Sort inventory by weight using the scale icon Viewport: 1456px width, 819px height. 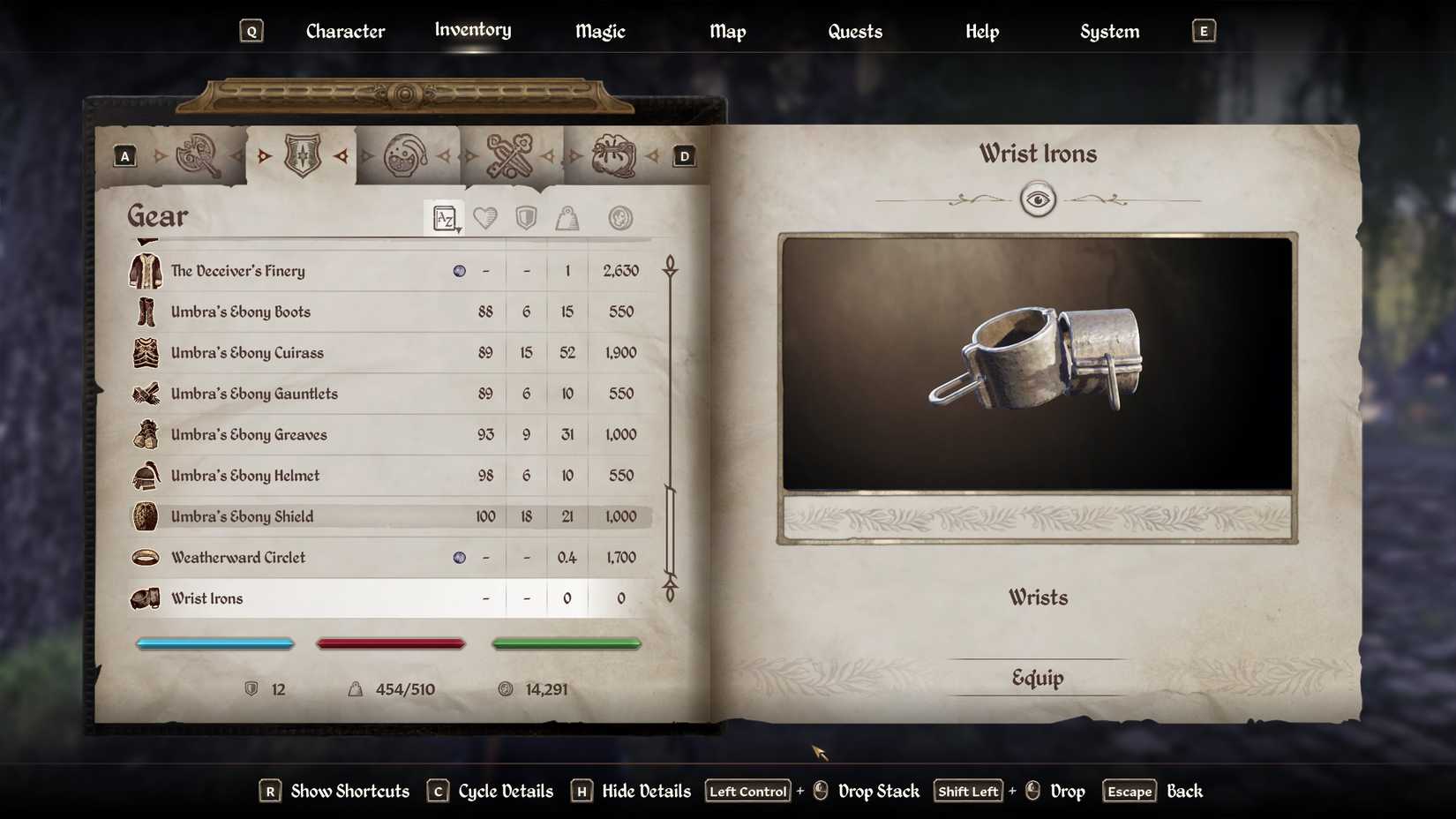[567, 218]
